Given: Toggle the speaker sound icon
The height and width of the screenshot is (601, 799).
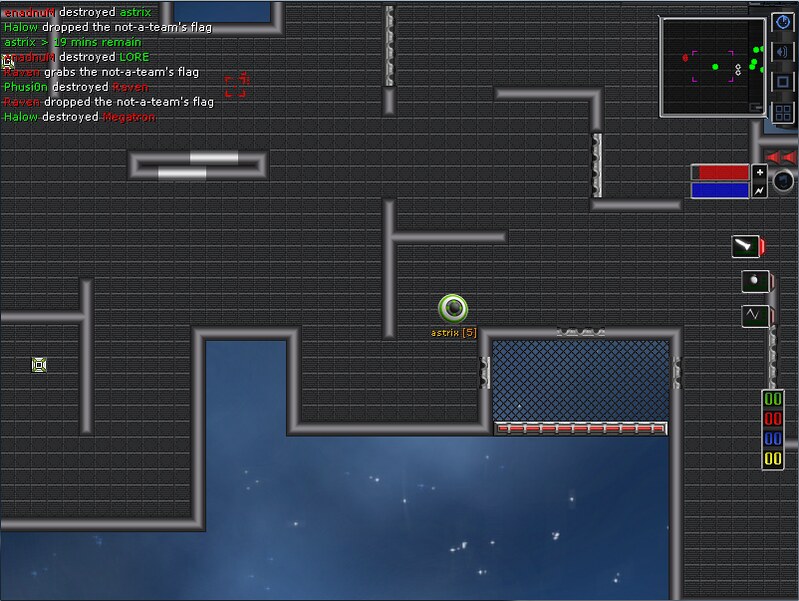Looking at the screenshot, I should tap(783, 52).
